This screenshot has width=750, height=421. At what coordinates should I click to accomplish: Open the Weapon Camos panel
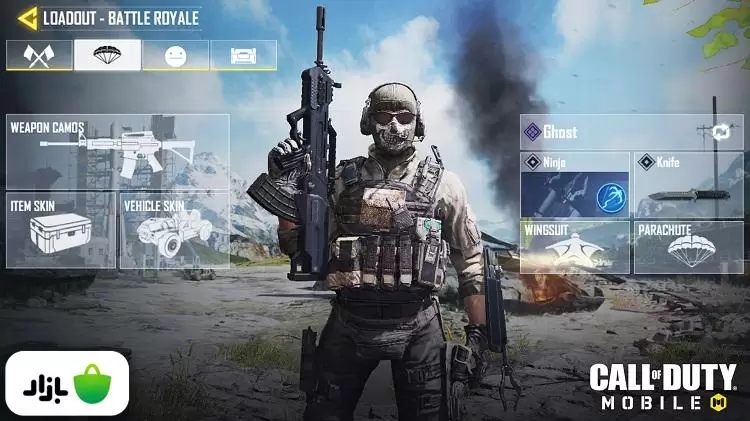tap(117, 151)
